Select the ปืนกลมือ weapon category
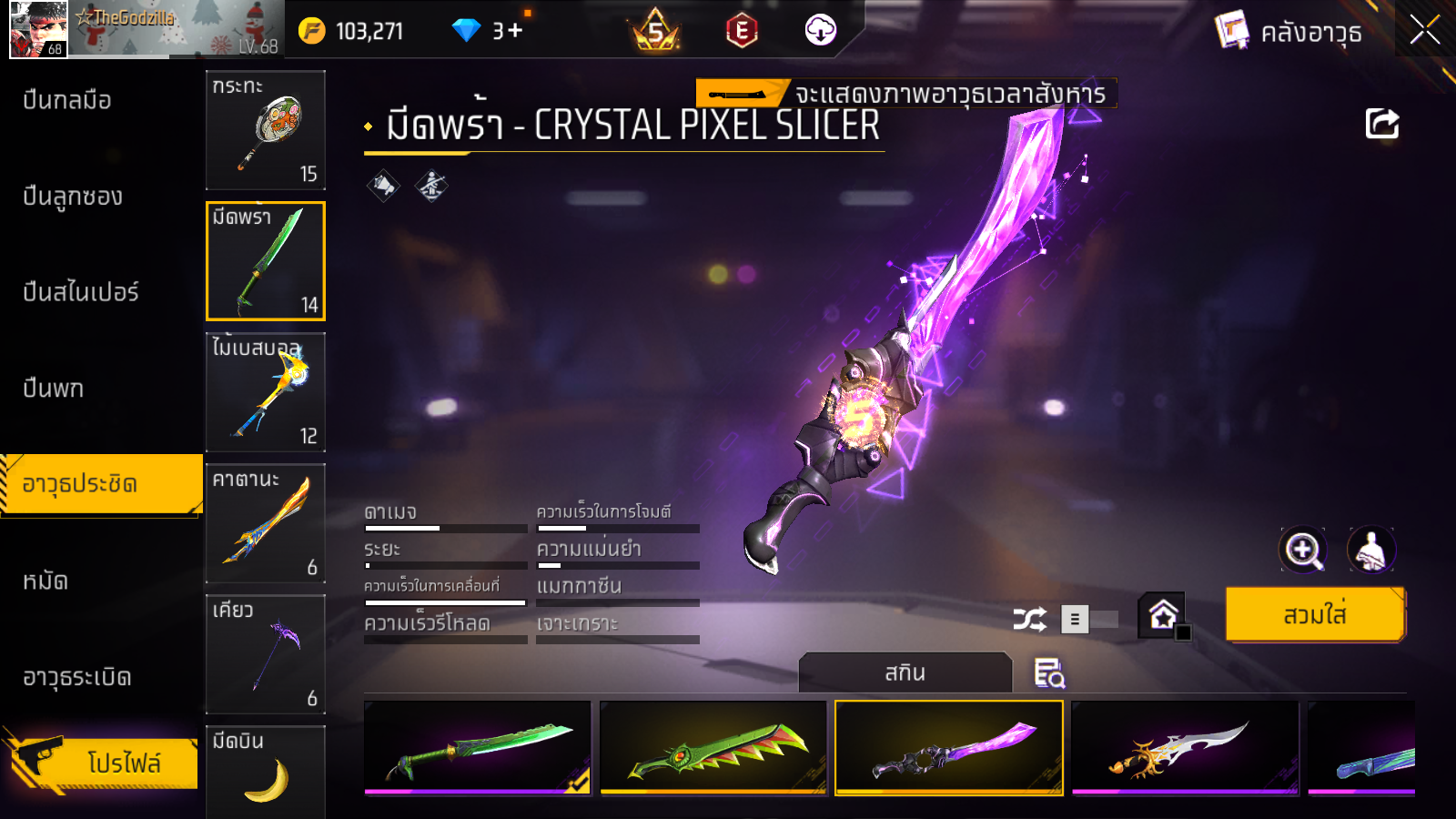This screenshot has height=819, width=1456. point(67,100)
